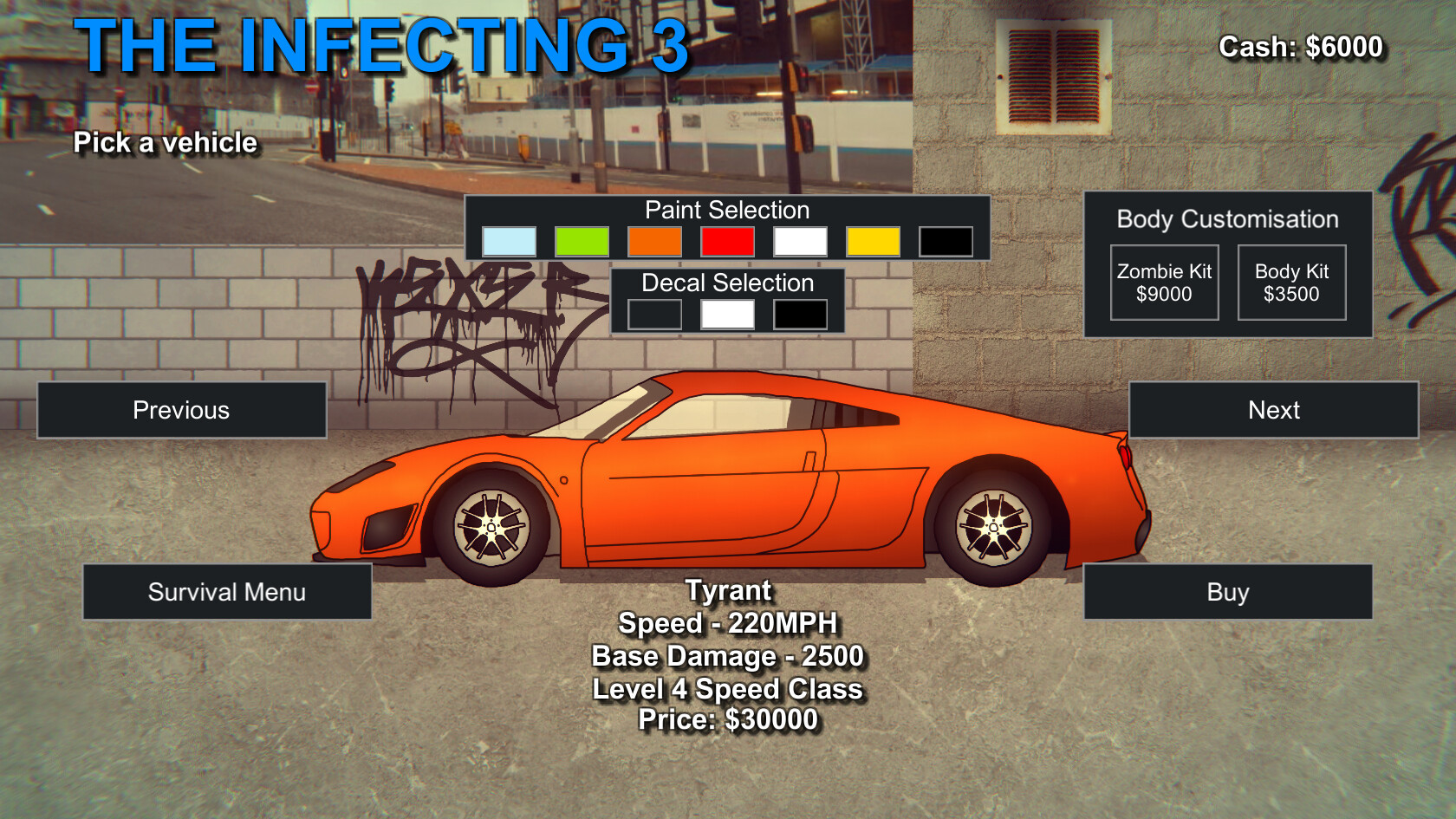Select the Body Kit for $3500
Viewport: 1456px width, 819px height.
tap(1291, 283)
